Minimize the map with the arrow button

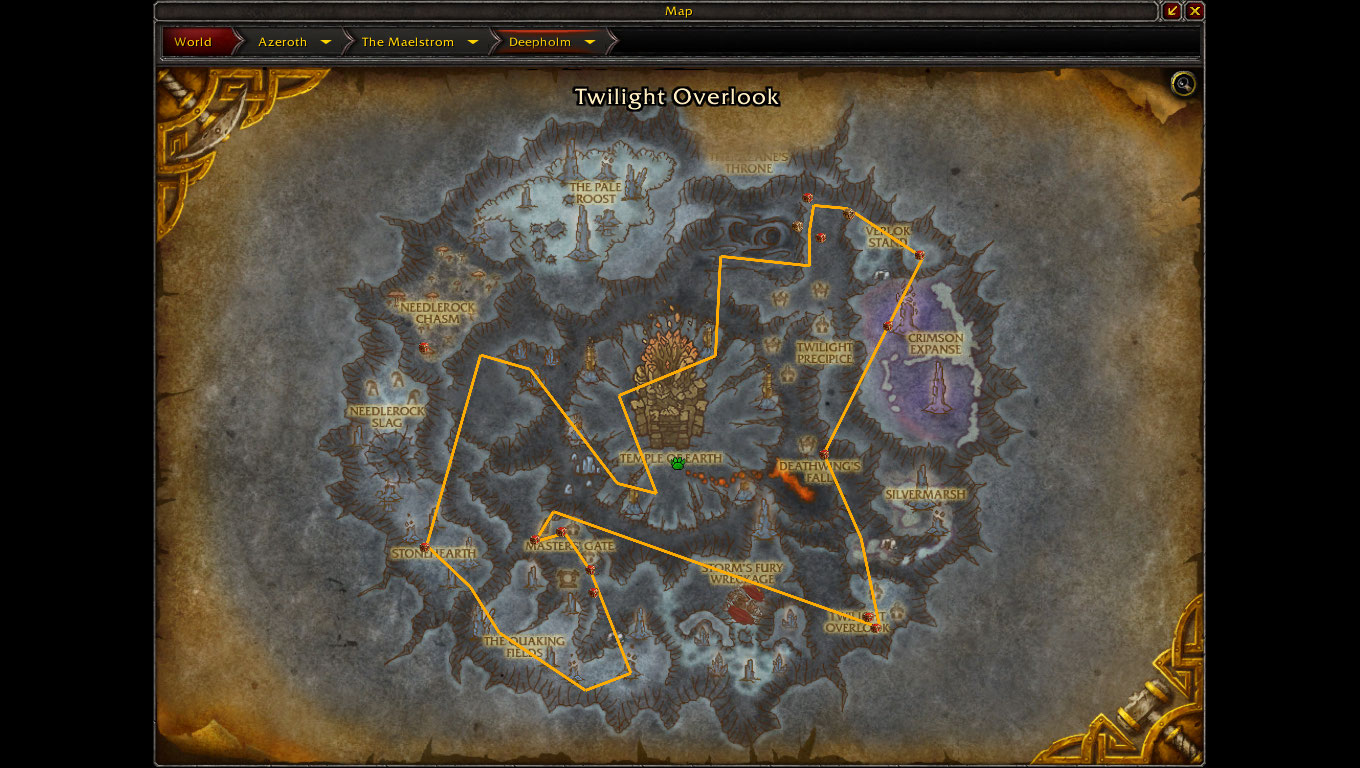(x=1173, y=11)
